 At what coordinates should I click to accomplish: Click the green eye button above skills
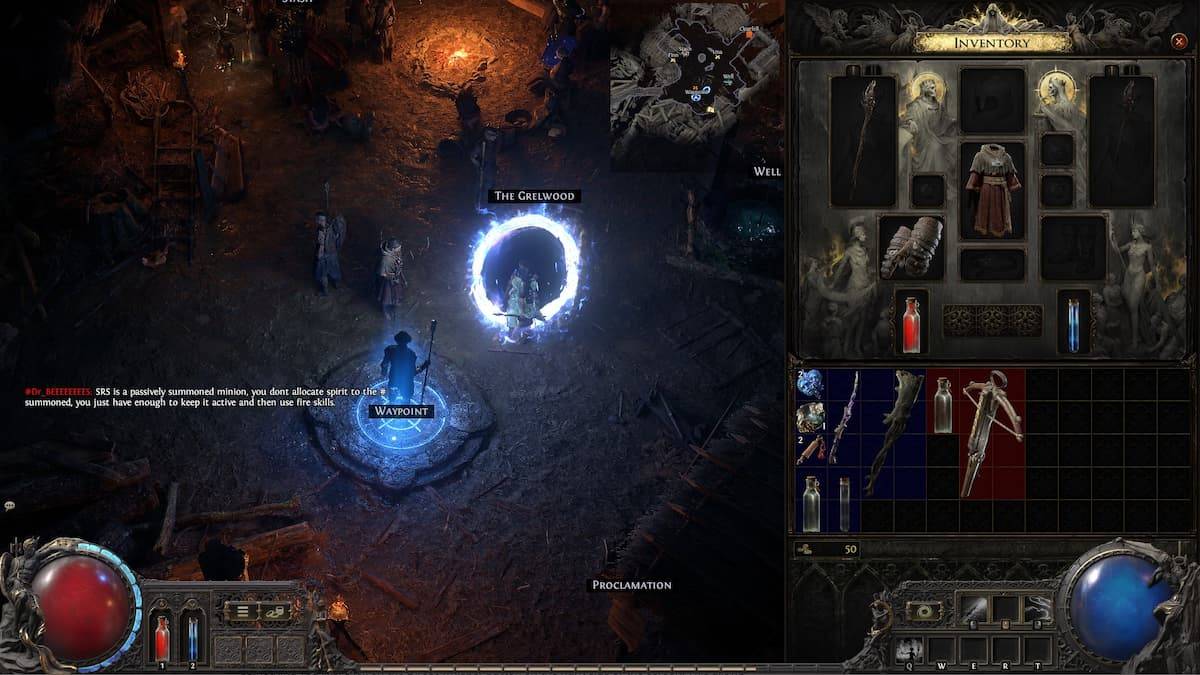pos(922,609)
